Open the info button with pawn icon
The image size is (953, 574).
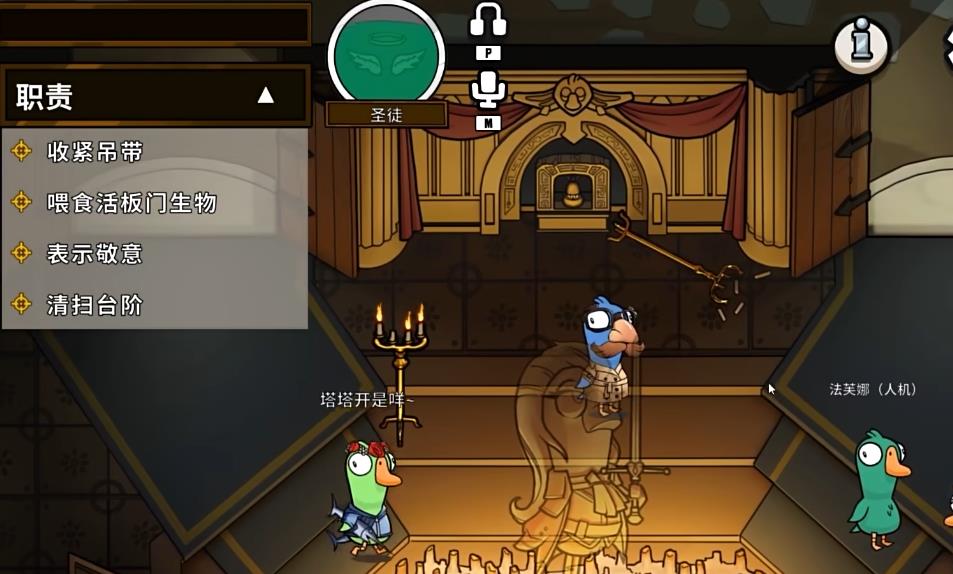tap(861, 45)
